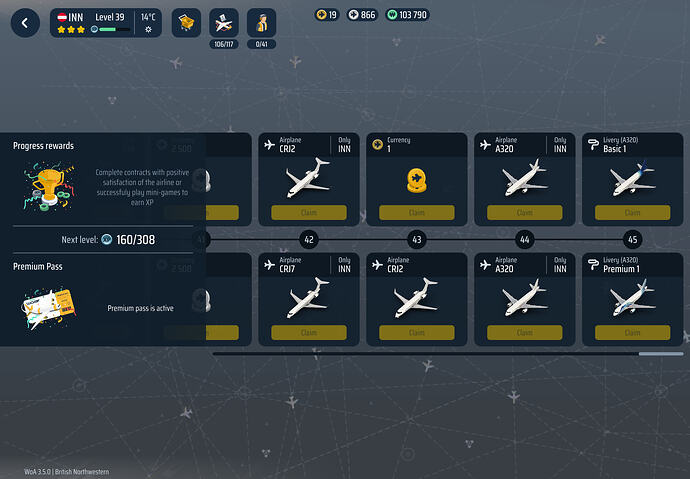Tap the silver plane currency showing 866
Screen dimensions: 690x479
362,14
